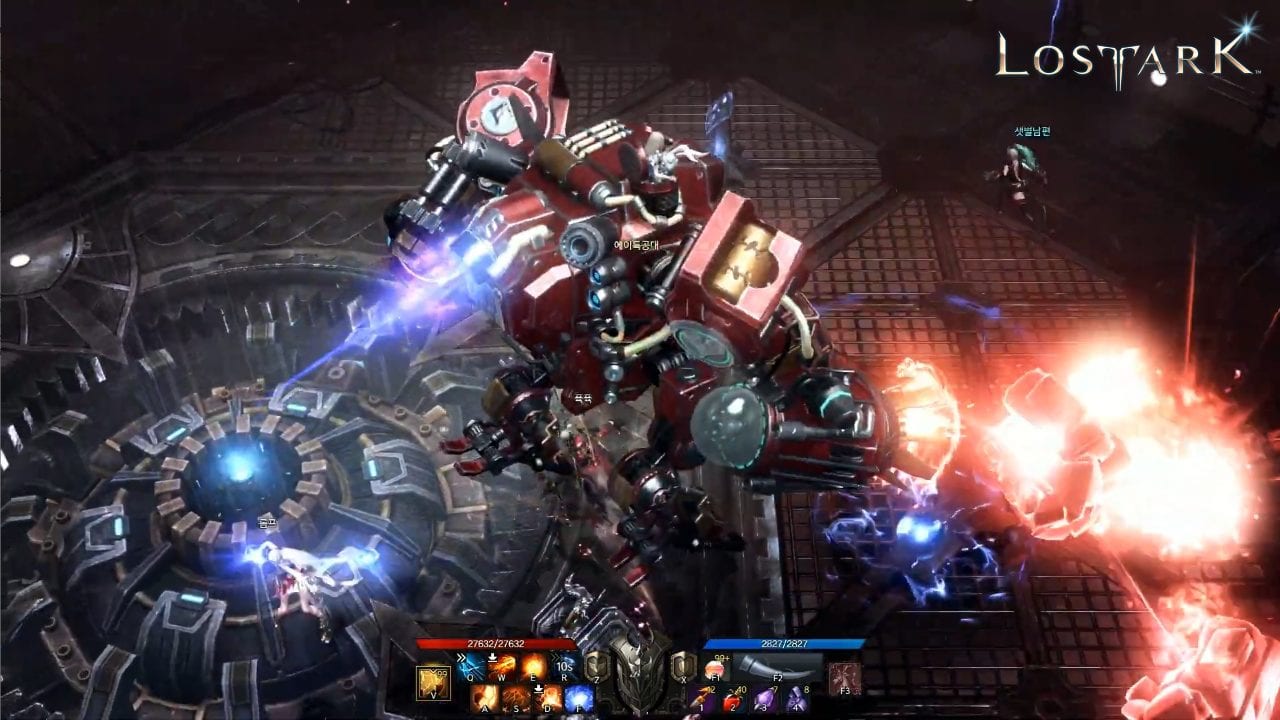1280x720 pixels.
Task: Cast the fire uppercut skill on D
Action: 549,698
